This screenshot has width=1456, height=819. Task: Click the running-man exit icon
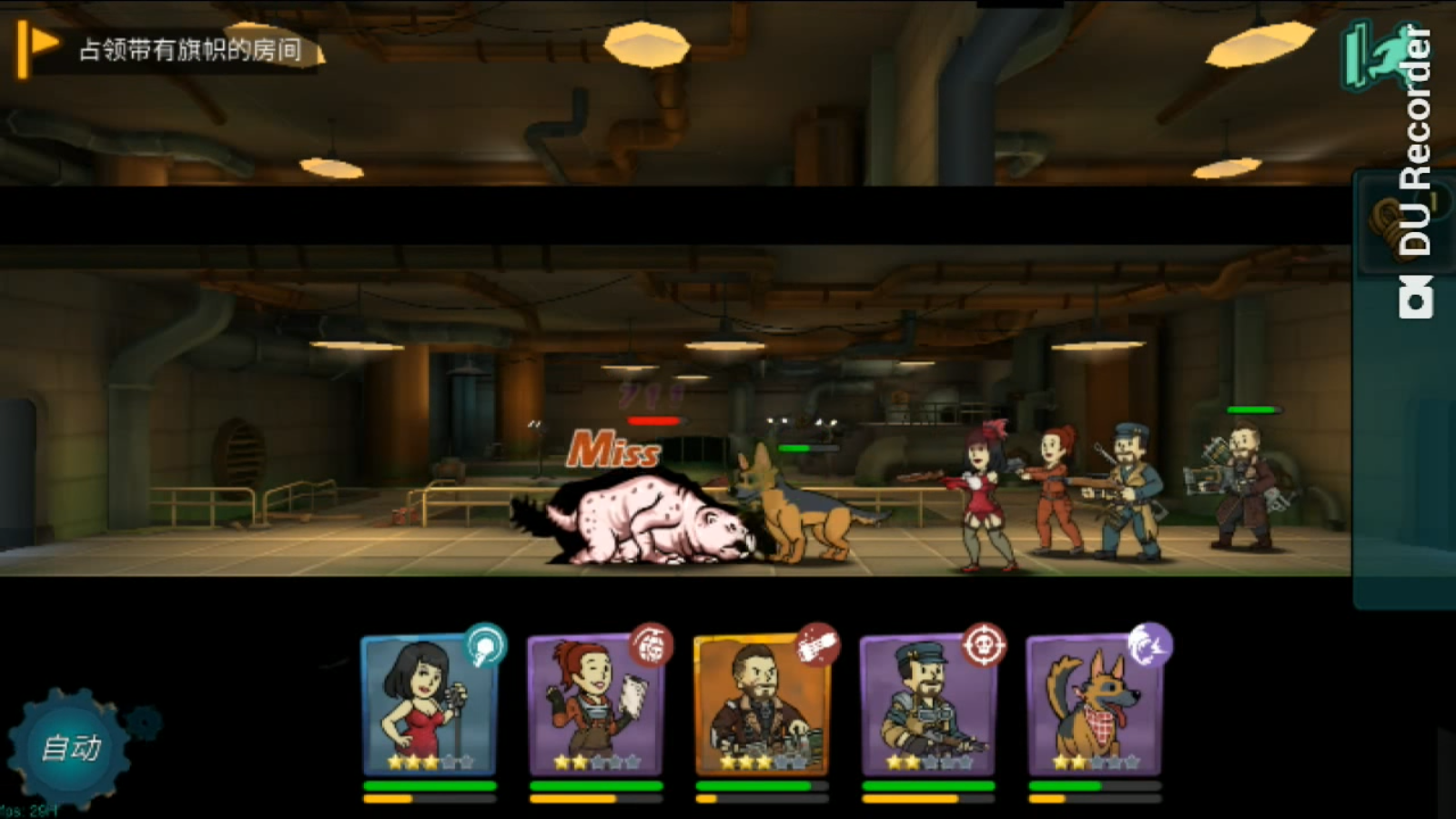point(1374,55)
